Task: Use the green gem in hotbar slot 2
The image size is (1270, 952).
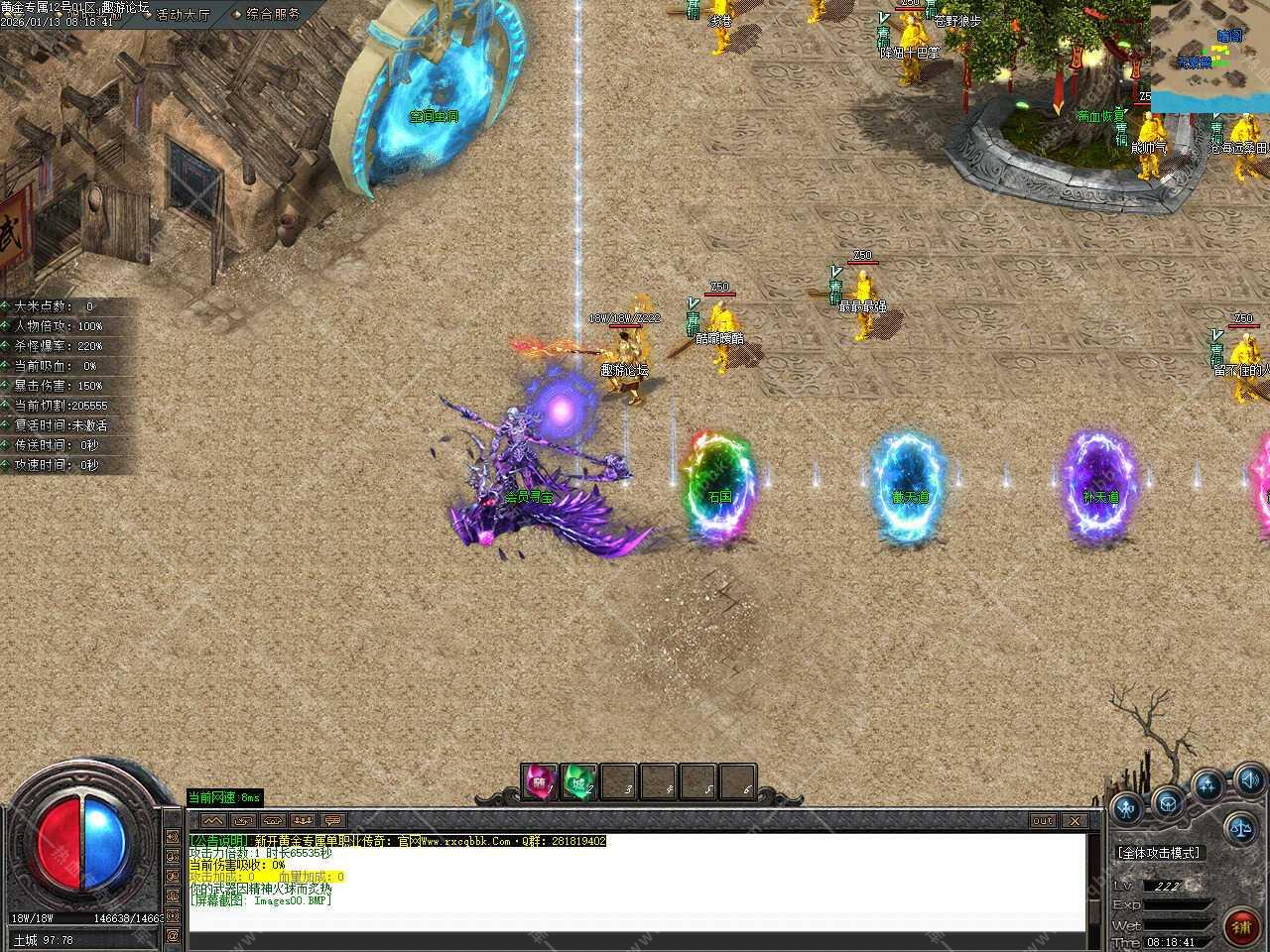Action: pos(579,781)
